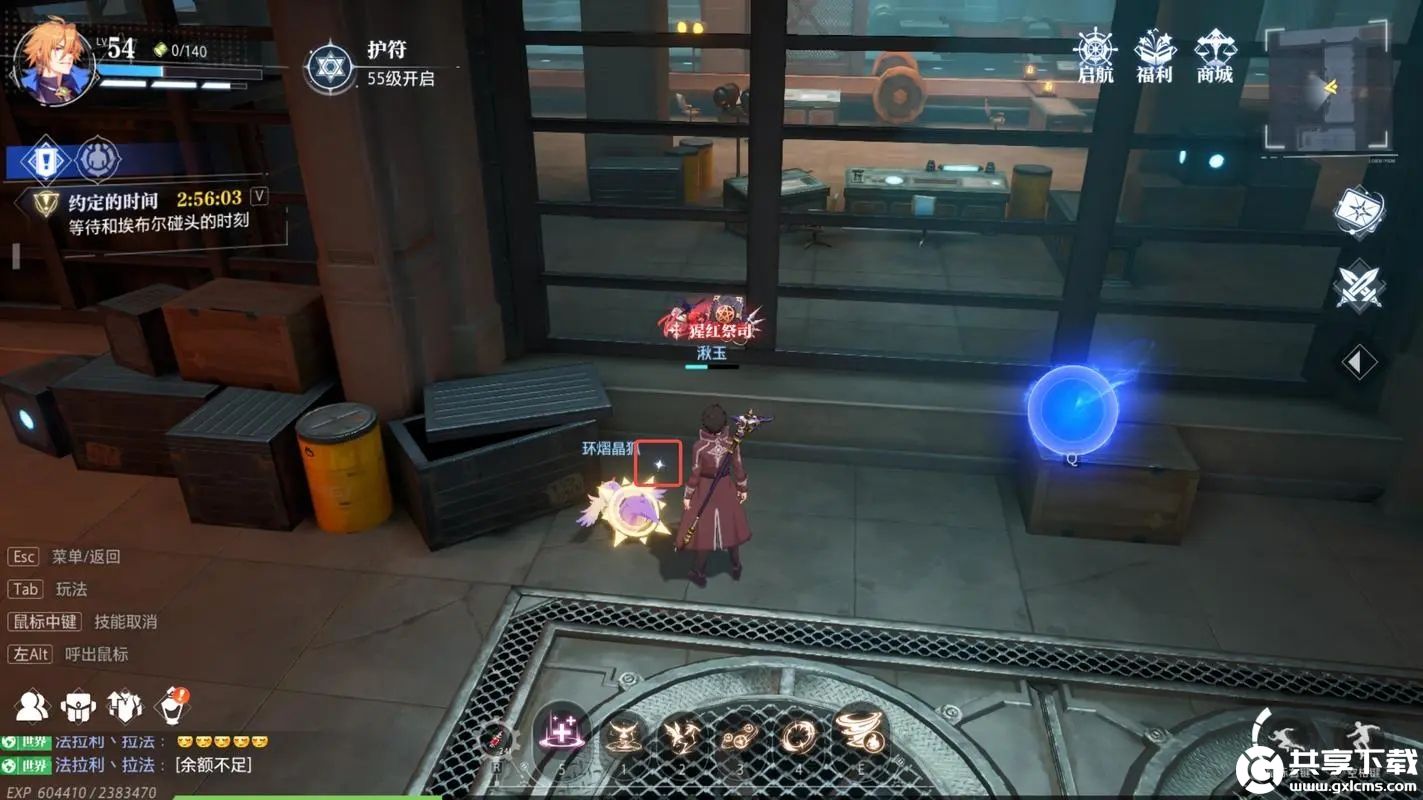This screenshot has height=800, width=1423.
Task: Open the backpack inventory icon
Action: pyautogui.click(x=78, y=705)
